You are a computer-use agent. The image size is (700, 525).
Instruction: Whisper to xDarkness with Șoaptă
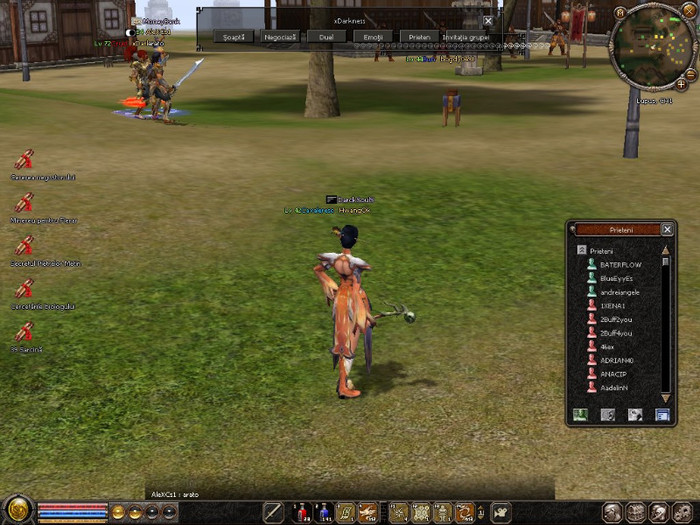[x=234, y=36]
